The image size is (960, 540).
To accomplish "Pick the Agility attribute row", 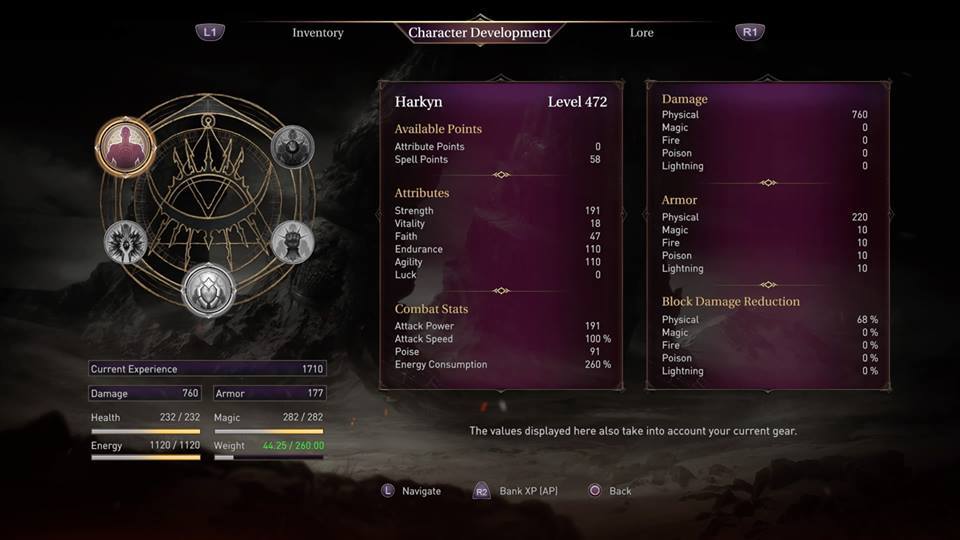I will (x=497, y=263).
